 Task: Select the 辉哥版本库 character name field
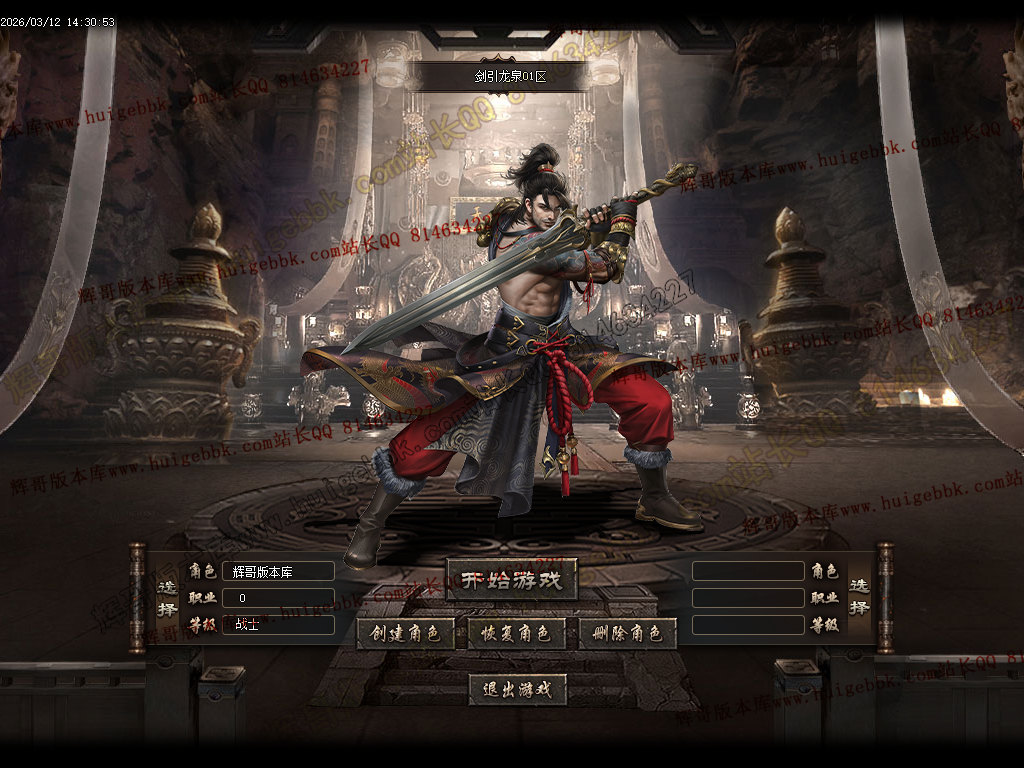pyautogui.click(x=278, y=571)
